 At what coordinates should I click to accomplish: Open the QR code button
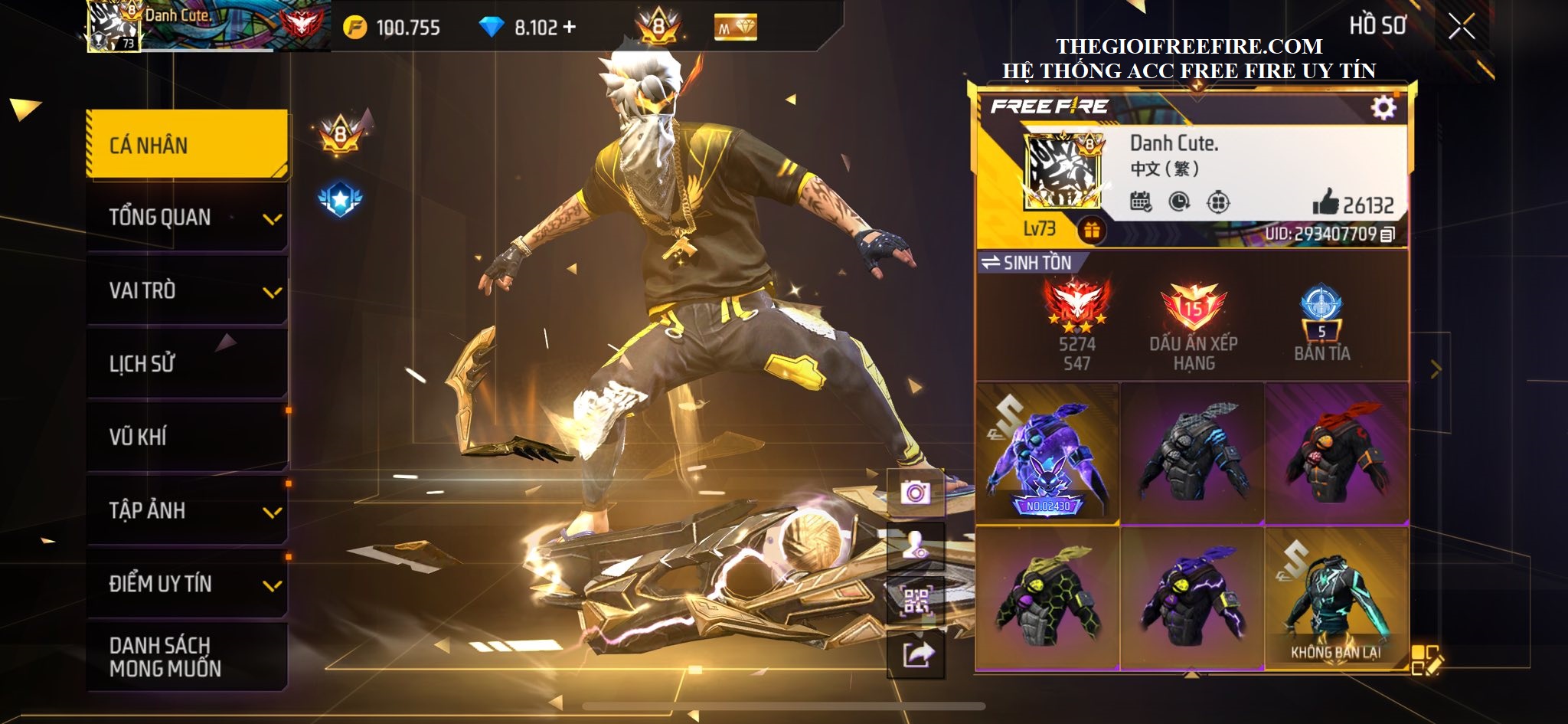point(916,601)
